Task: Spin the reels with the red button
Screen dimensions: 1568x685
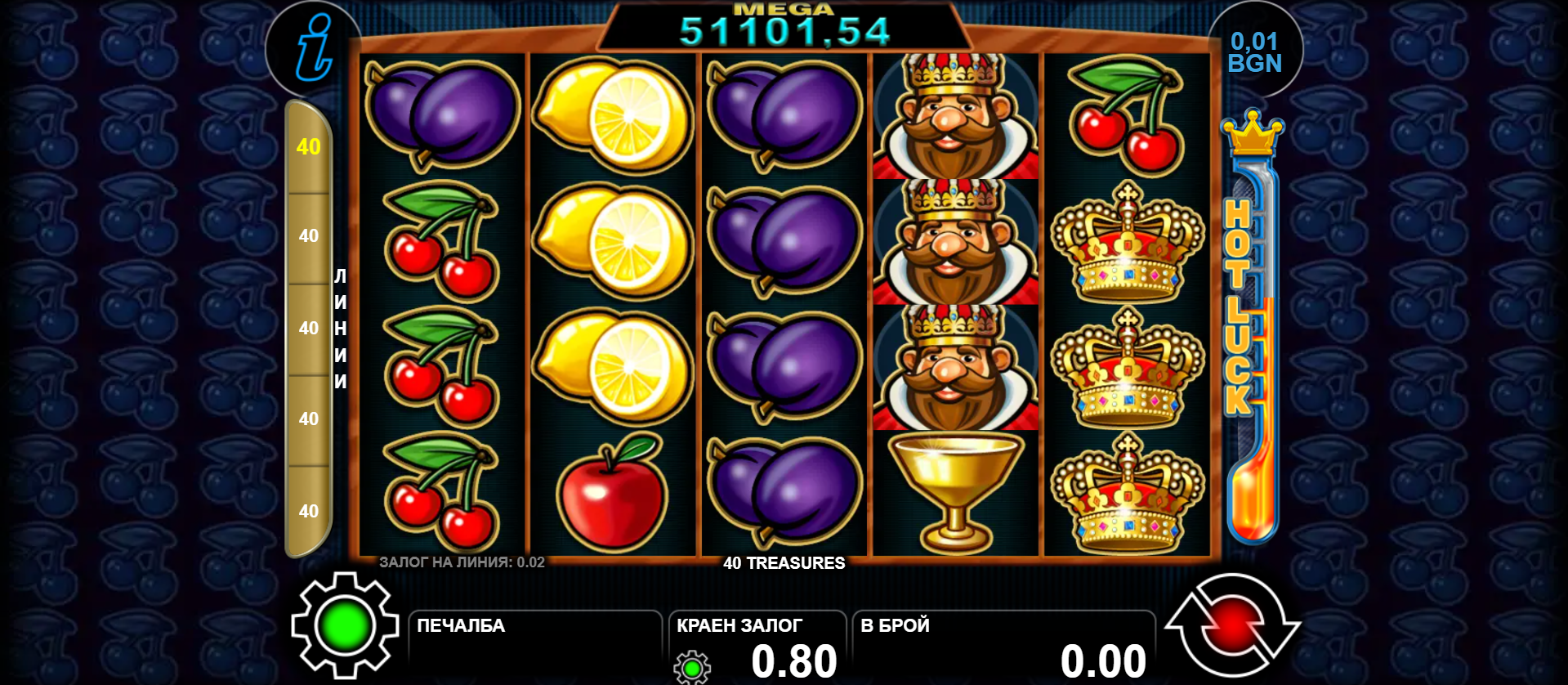Action: pos(1232,626)
